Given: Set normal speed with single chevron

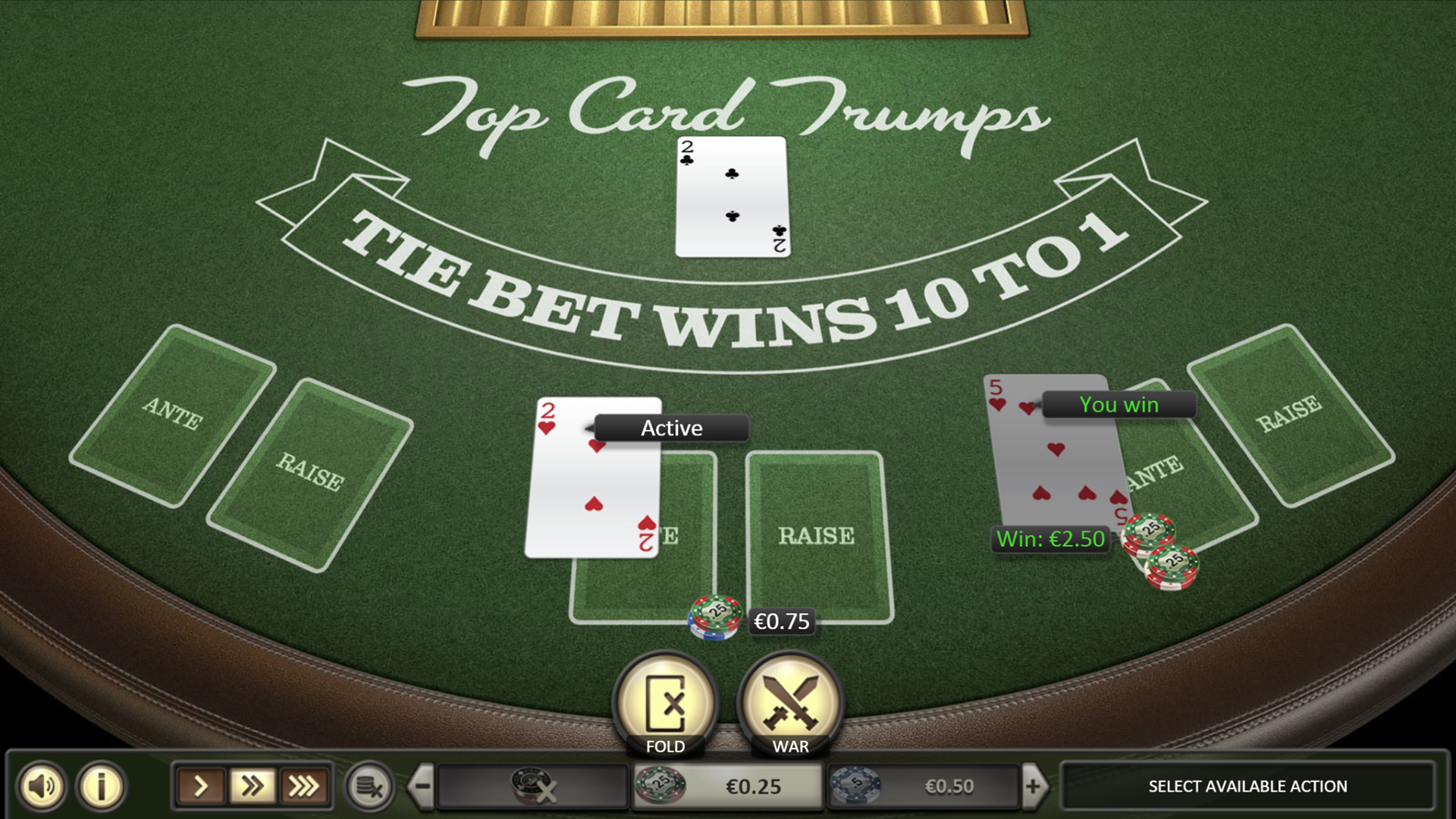Looking at the screenshot, I should 201,786.
